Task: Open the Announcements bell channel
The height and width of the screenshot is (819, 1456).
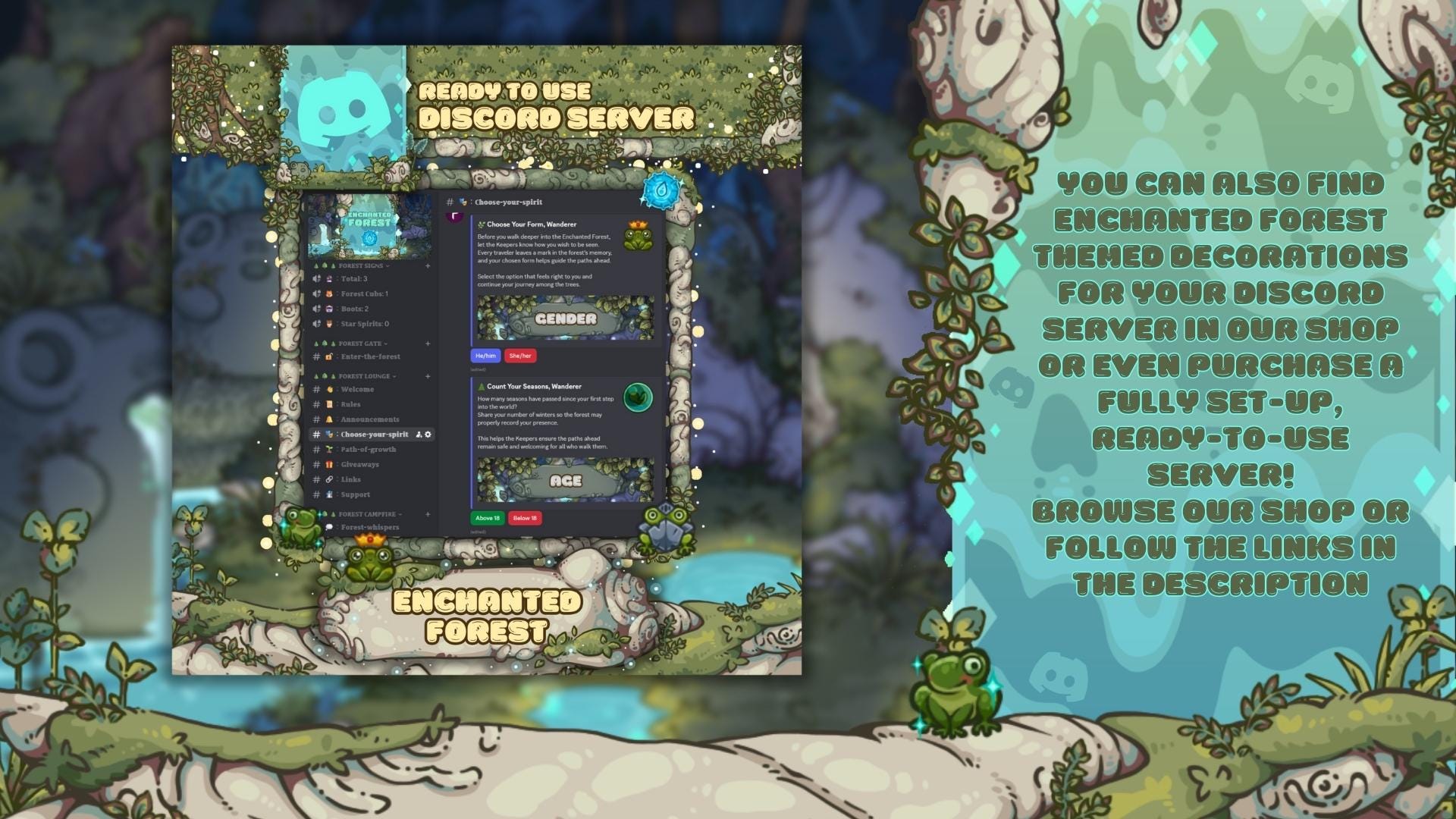Action: pos(370,419)
